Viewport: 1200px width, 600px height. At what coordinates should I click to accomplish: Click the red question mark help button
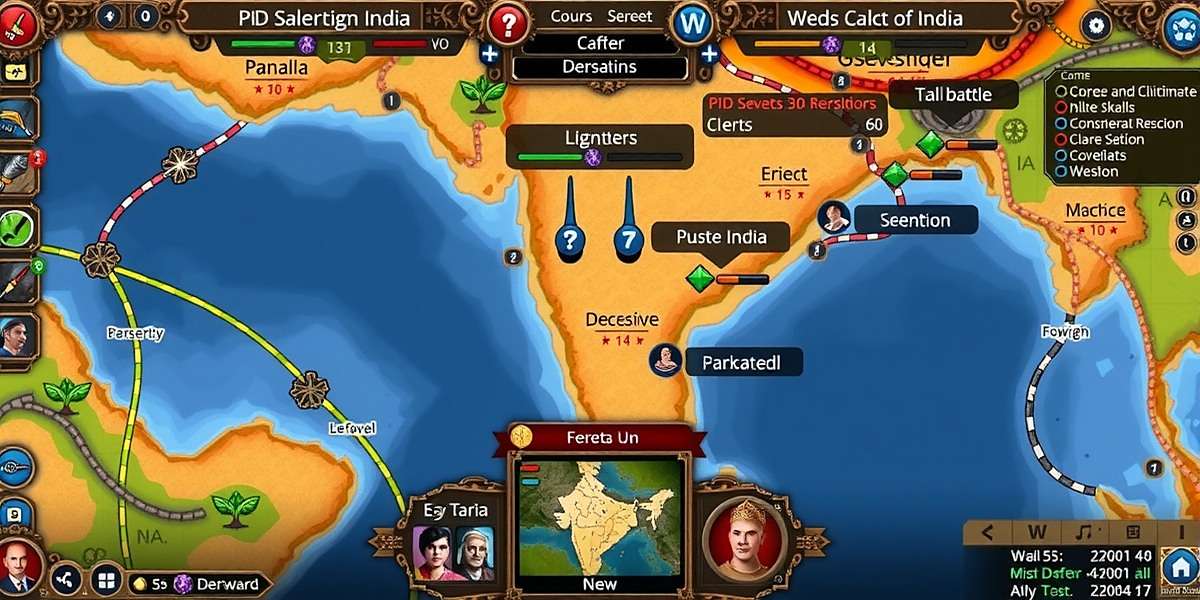click(x=510, y=23)
